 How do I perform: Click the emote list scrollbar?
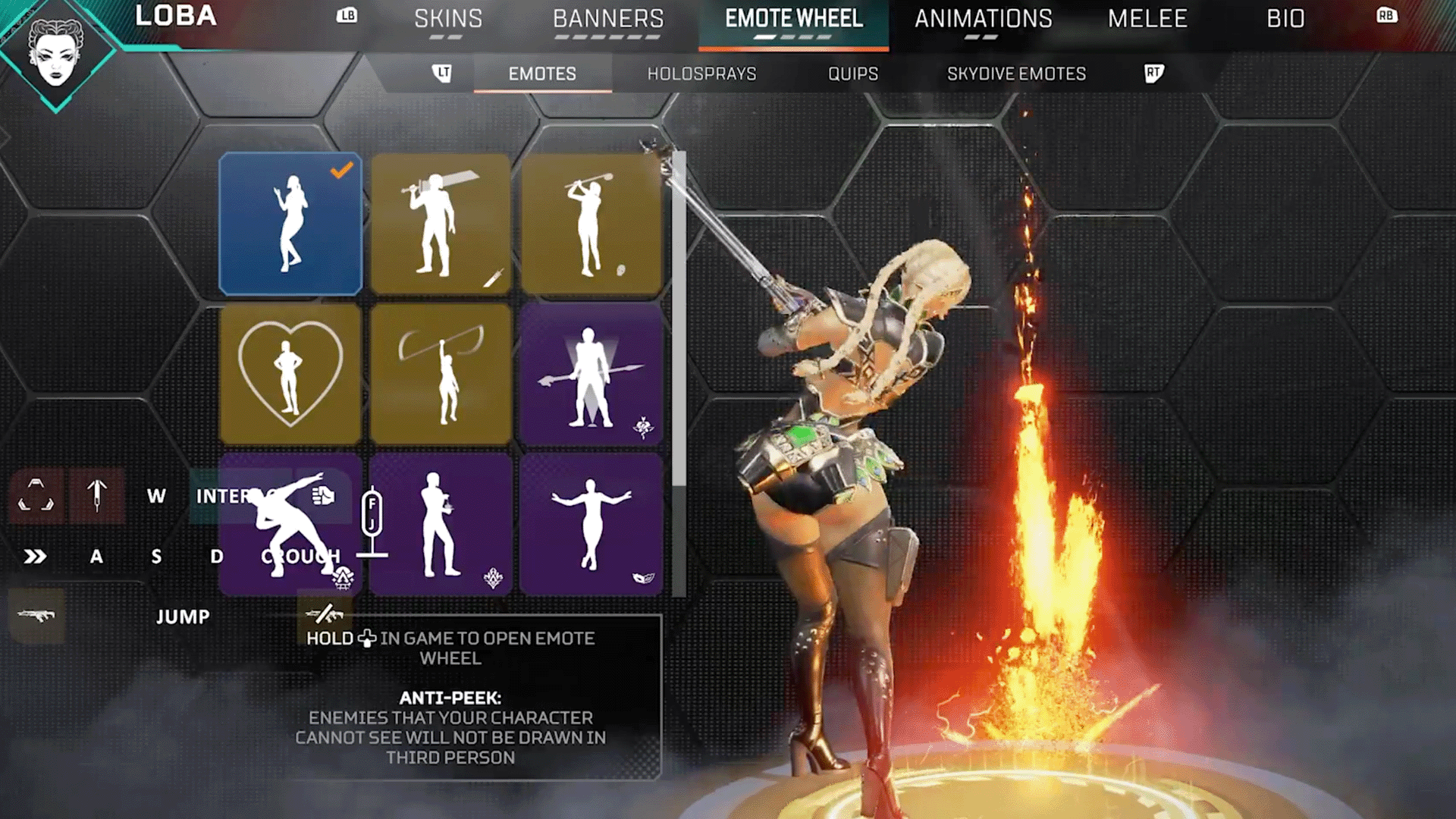(x=679, y=318)
